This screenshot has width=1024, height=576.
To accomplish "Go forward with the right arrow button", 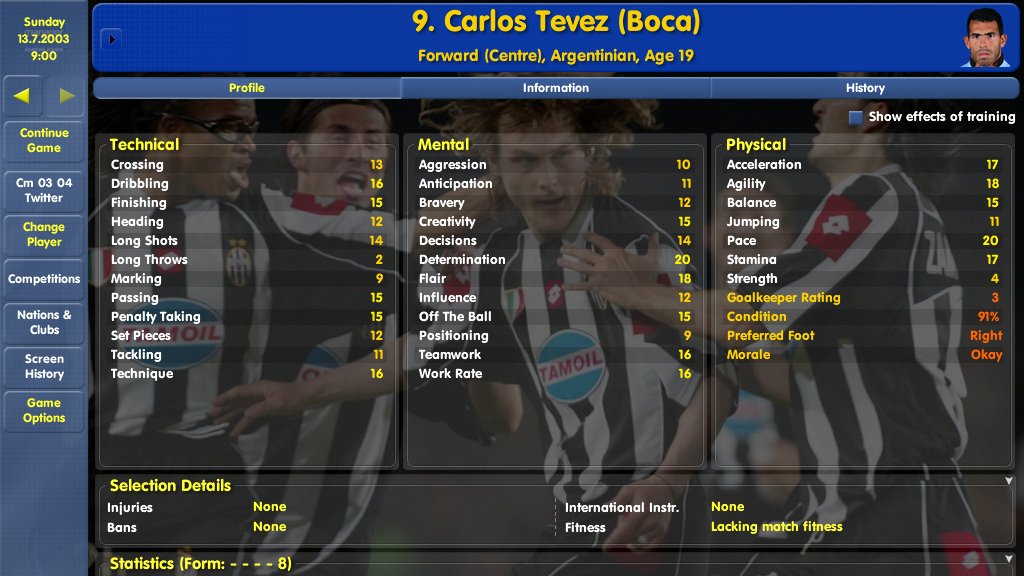I will (x=66, y=96).
